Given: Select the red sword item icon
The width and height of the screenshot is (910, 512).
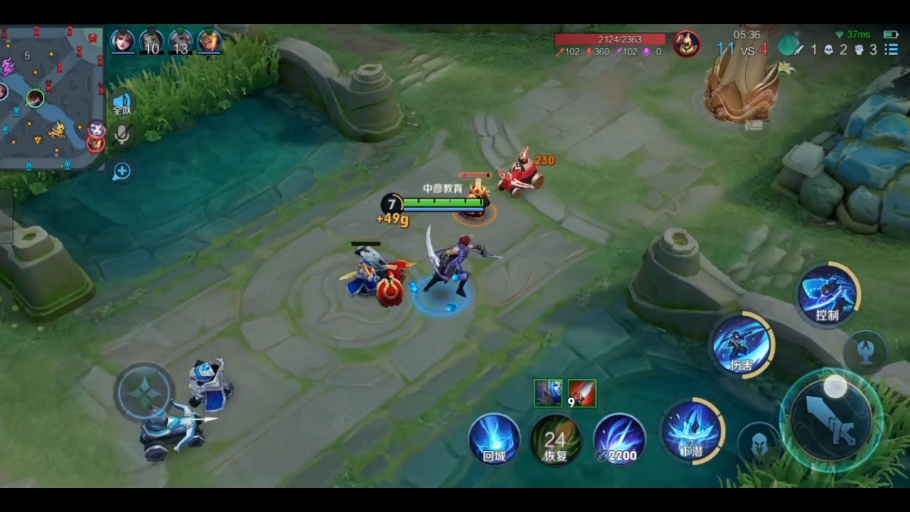Looking at the screenshot, I should click(x=582, y=393).
